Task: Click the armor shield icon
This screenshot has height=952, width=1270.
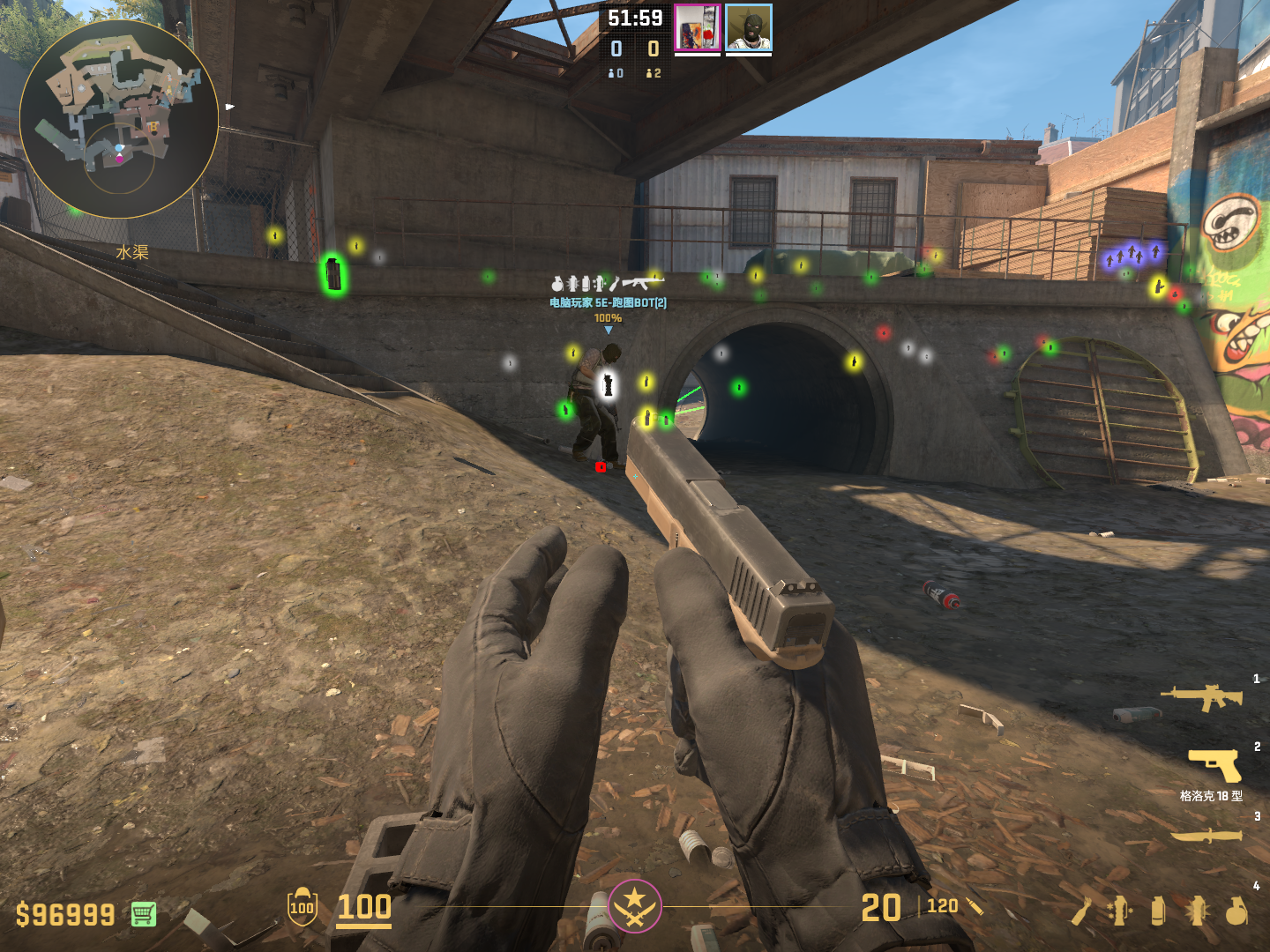Action: click(302, 907)
